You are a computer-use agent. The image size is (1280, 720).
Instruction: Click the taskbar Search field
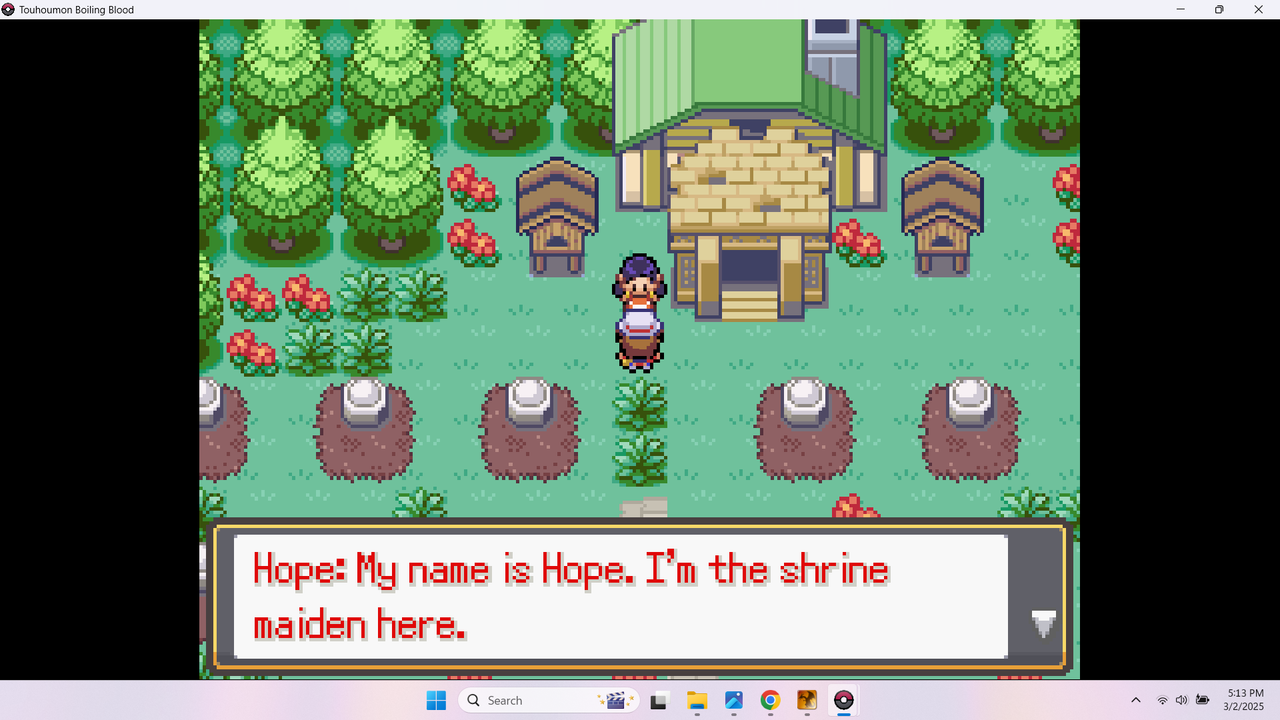530,700
